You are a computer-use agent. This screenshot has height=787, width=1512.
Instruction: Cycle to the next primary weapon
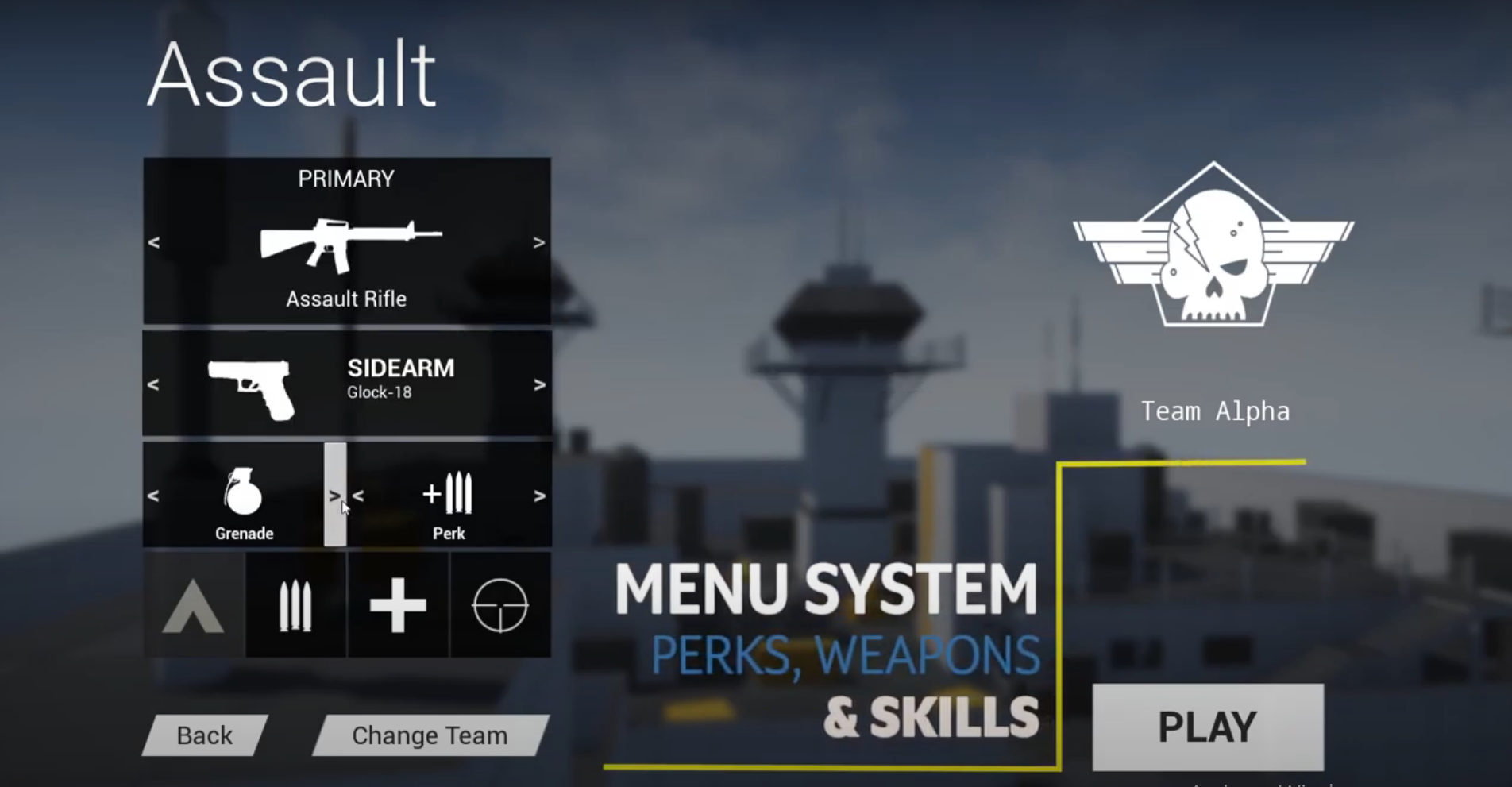pos(538,244)
